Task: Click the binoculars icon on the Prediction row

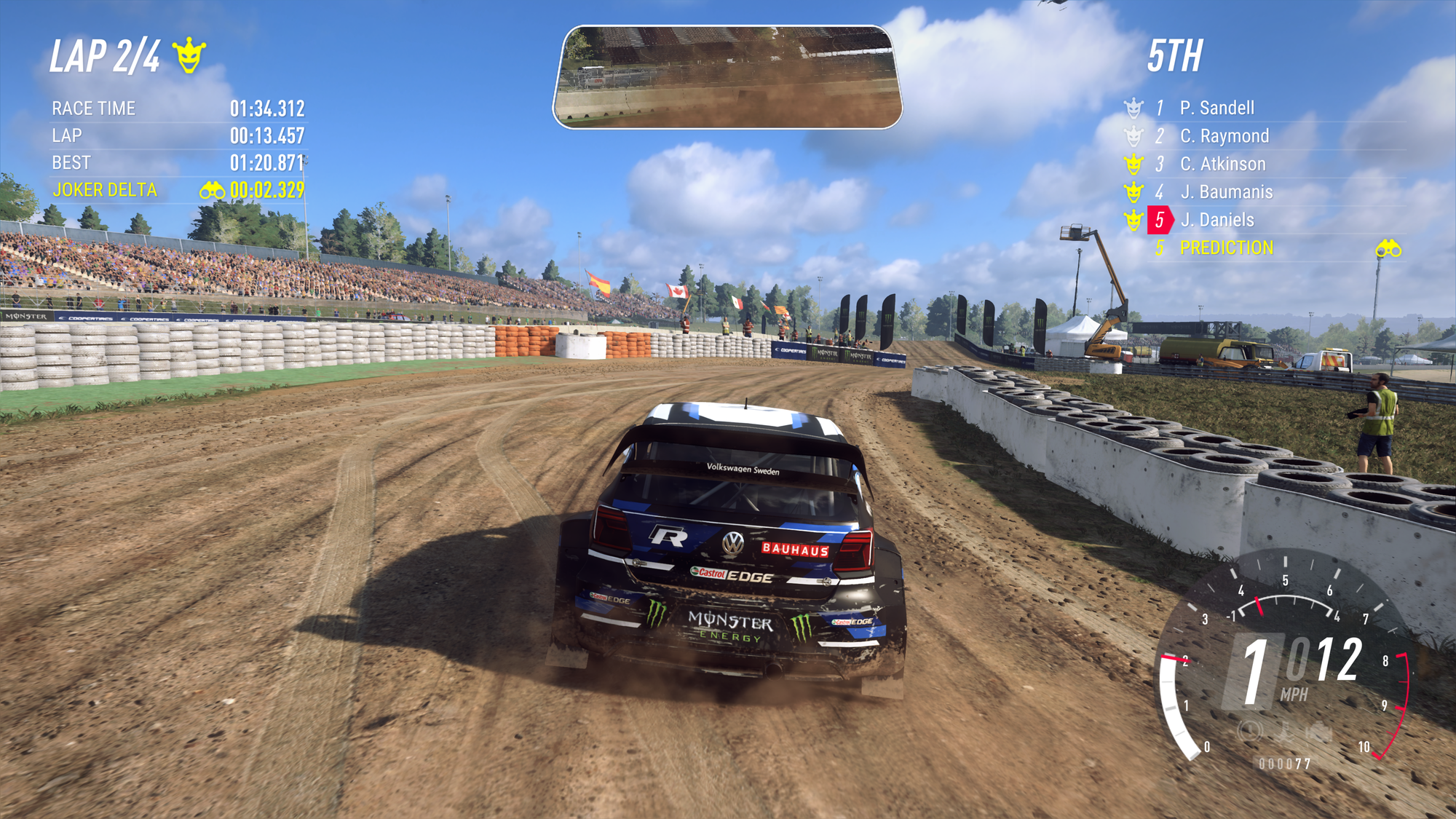Action: (x=1388, y=249)
